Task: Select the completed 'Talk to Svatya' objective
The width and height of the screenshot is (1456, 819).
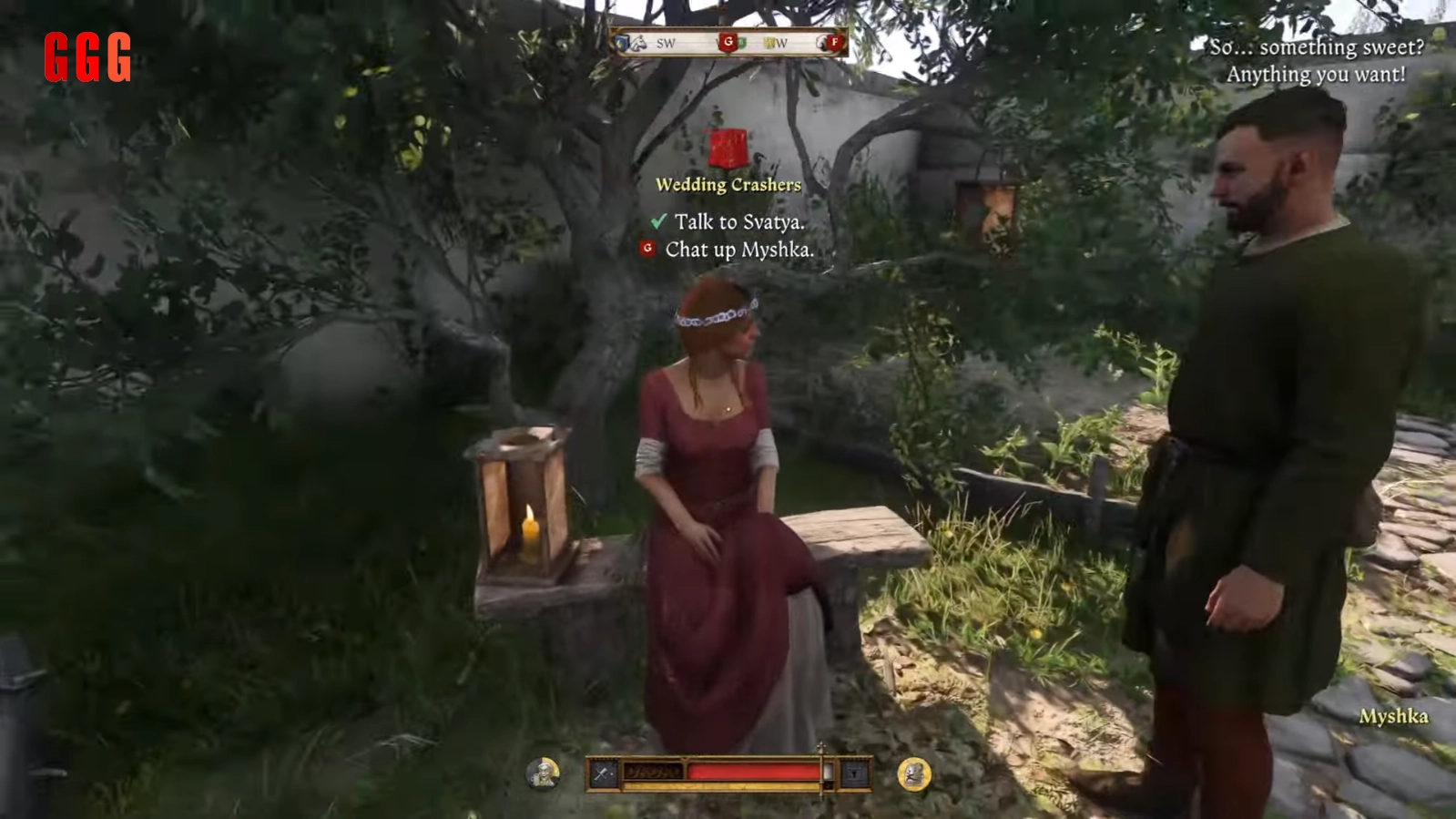Action: 738,221
